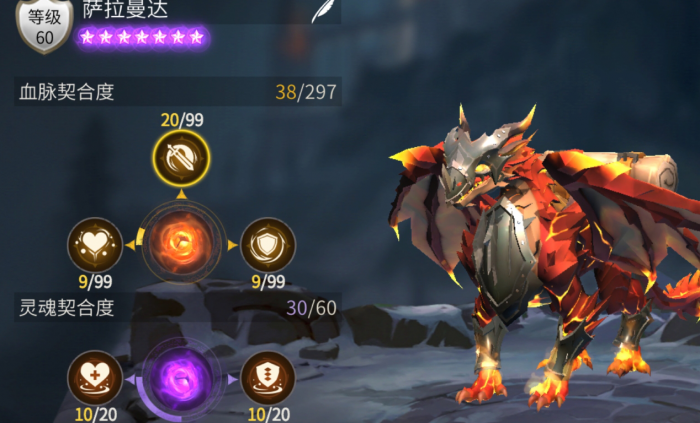
Task: Select the shield bloodline node
Action: (x=268, y=244)
